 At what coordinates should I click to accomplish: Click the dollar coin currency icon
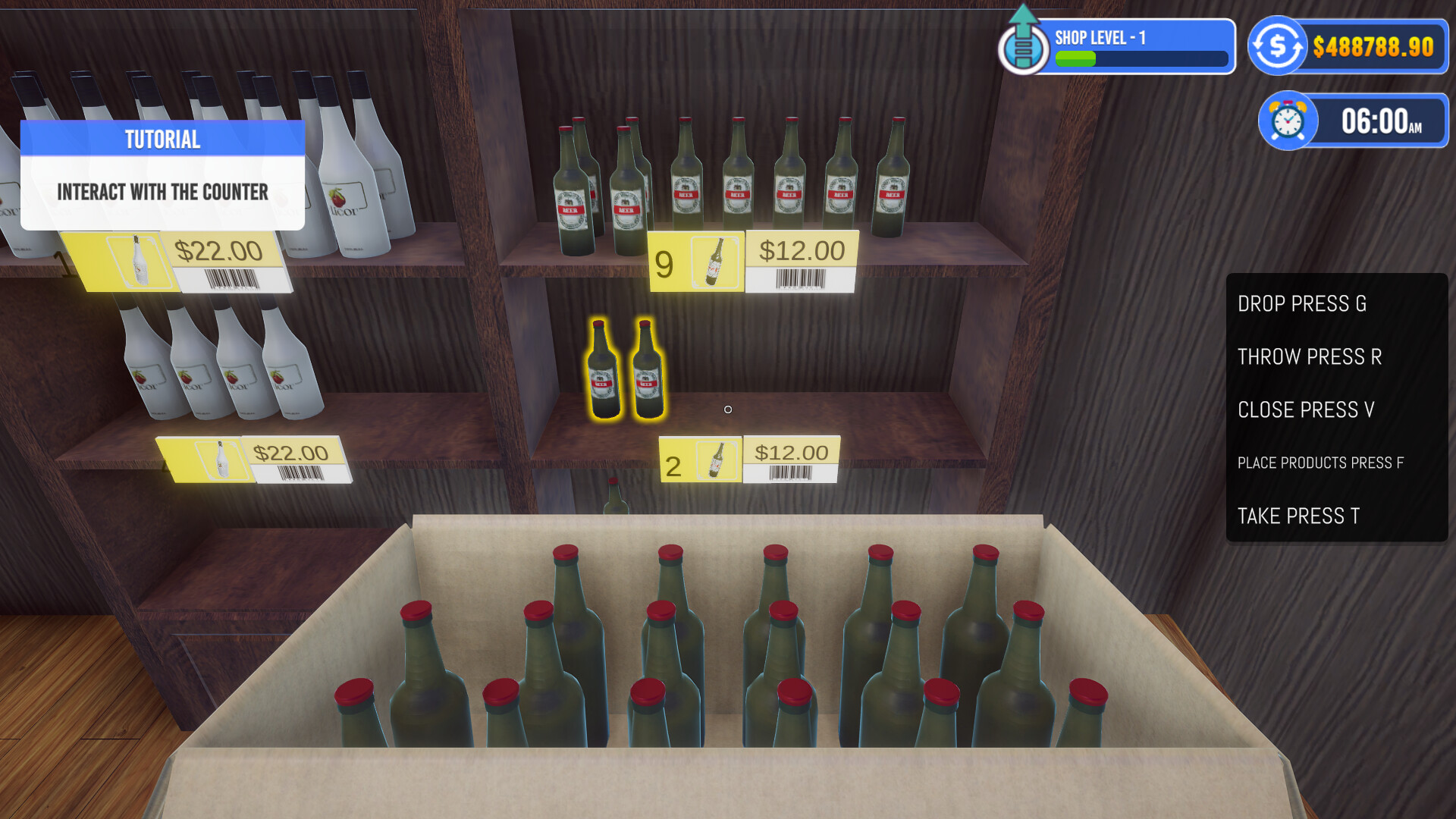[1277, 45]
